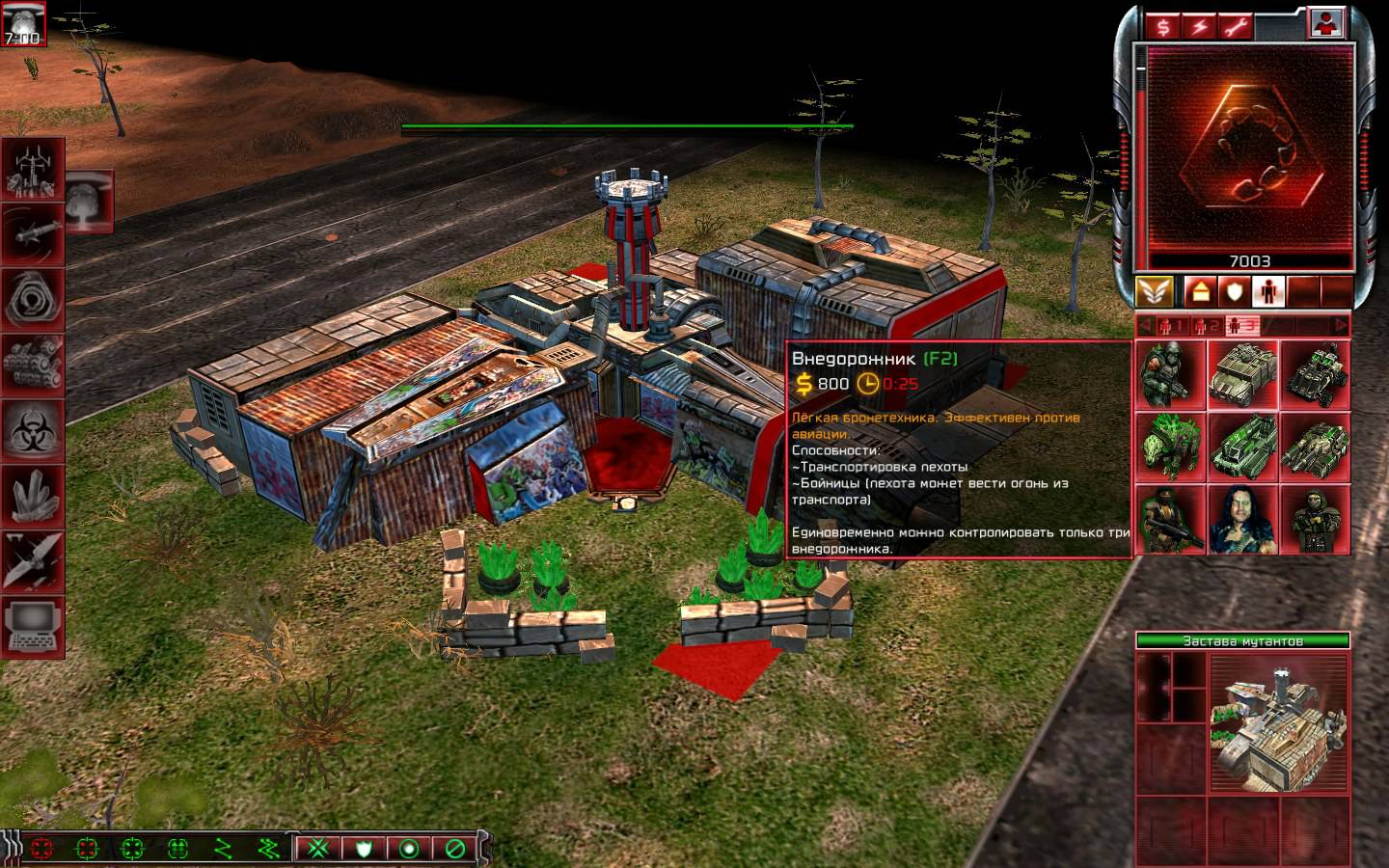Build the armed buggy vehicle
The height and width of the screenshot is (868, 1389).
(1315, 375)
